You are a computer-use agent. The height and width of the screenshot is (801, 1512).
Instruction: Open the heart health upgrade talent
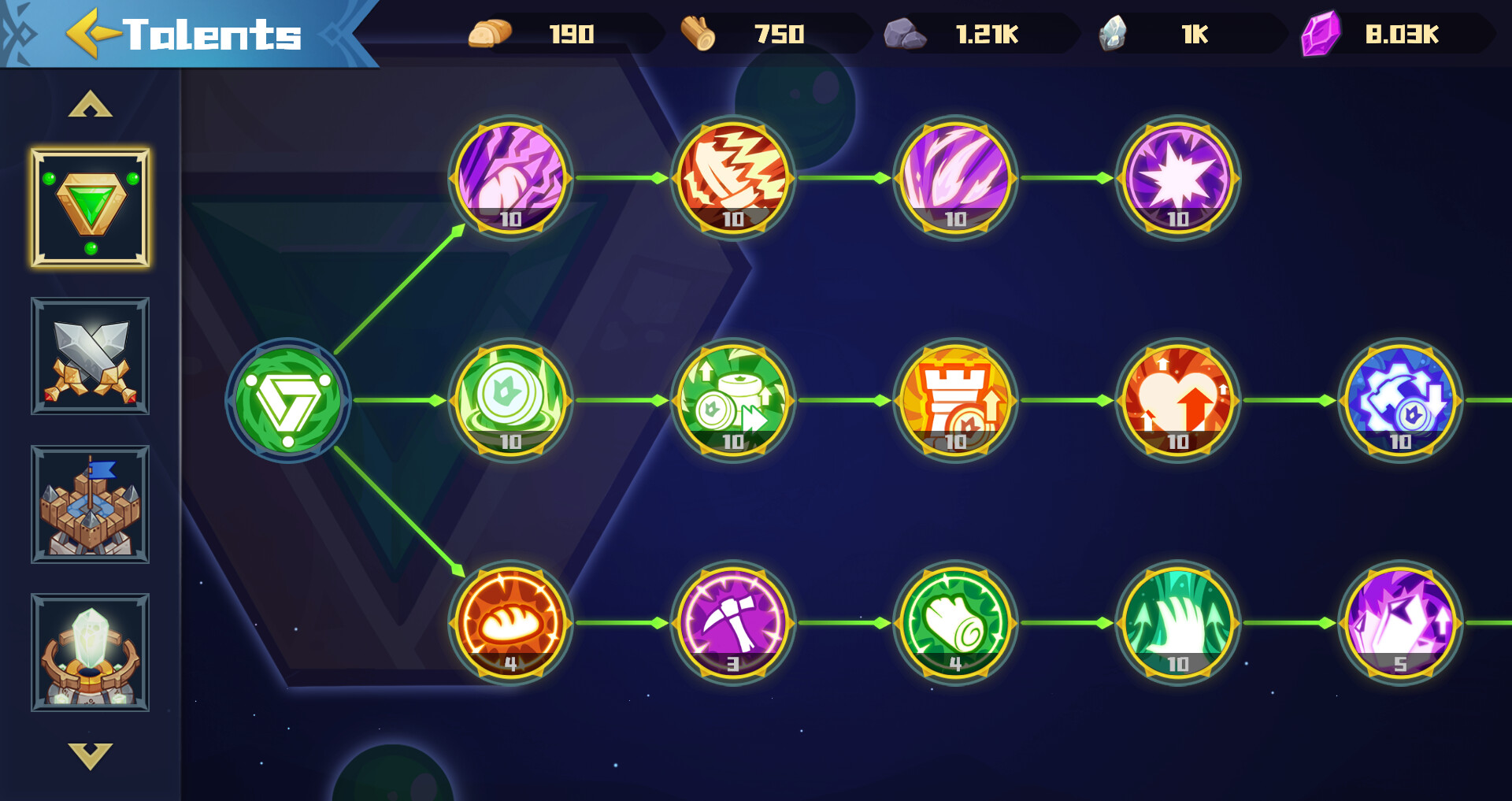pos(1177,402)
